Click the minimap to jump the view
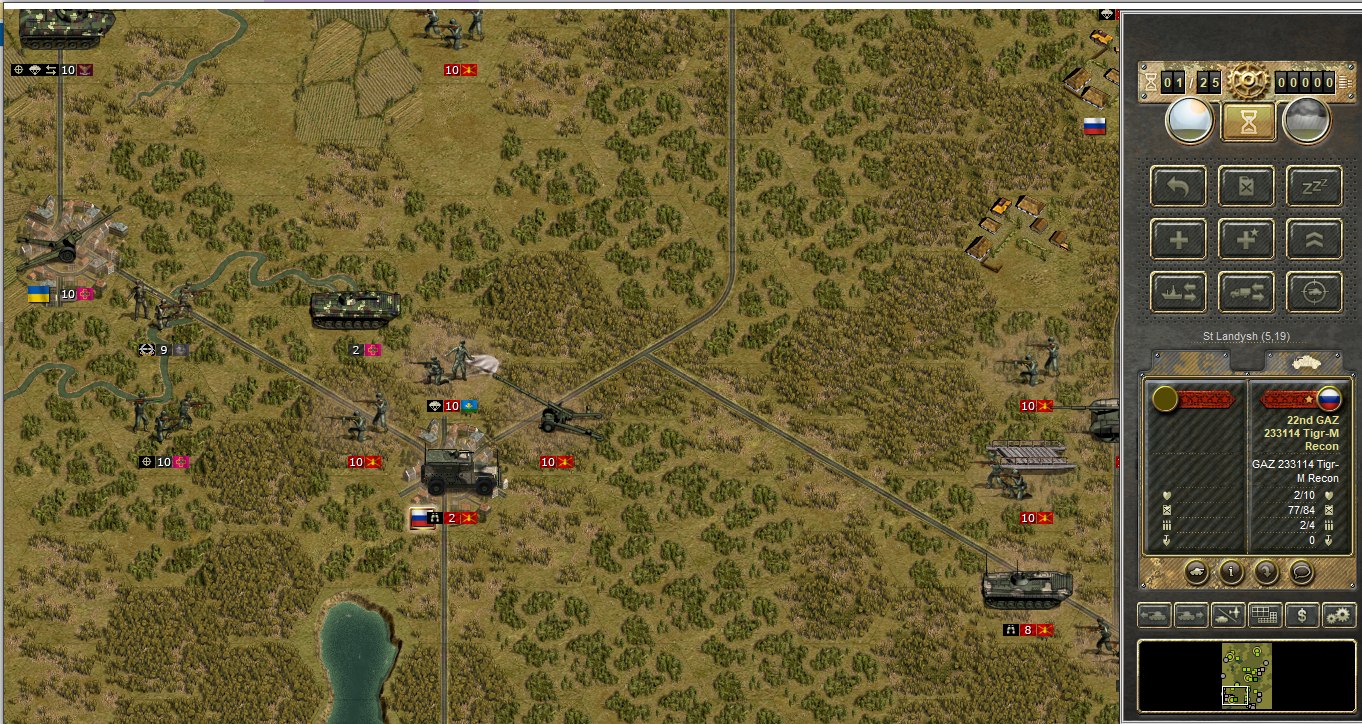The width and height of the screenshot is (1362, 724). coord(1245,675)
